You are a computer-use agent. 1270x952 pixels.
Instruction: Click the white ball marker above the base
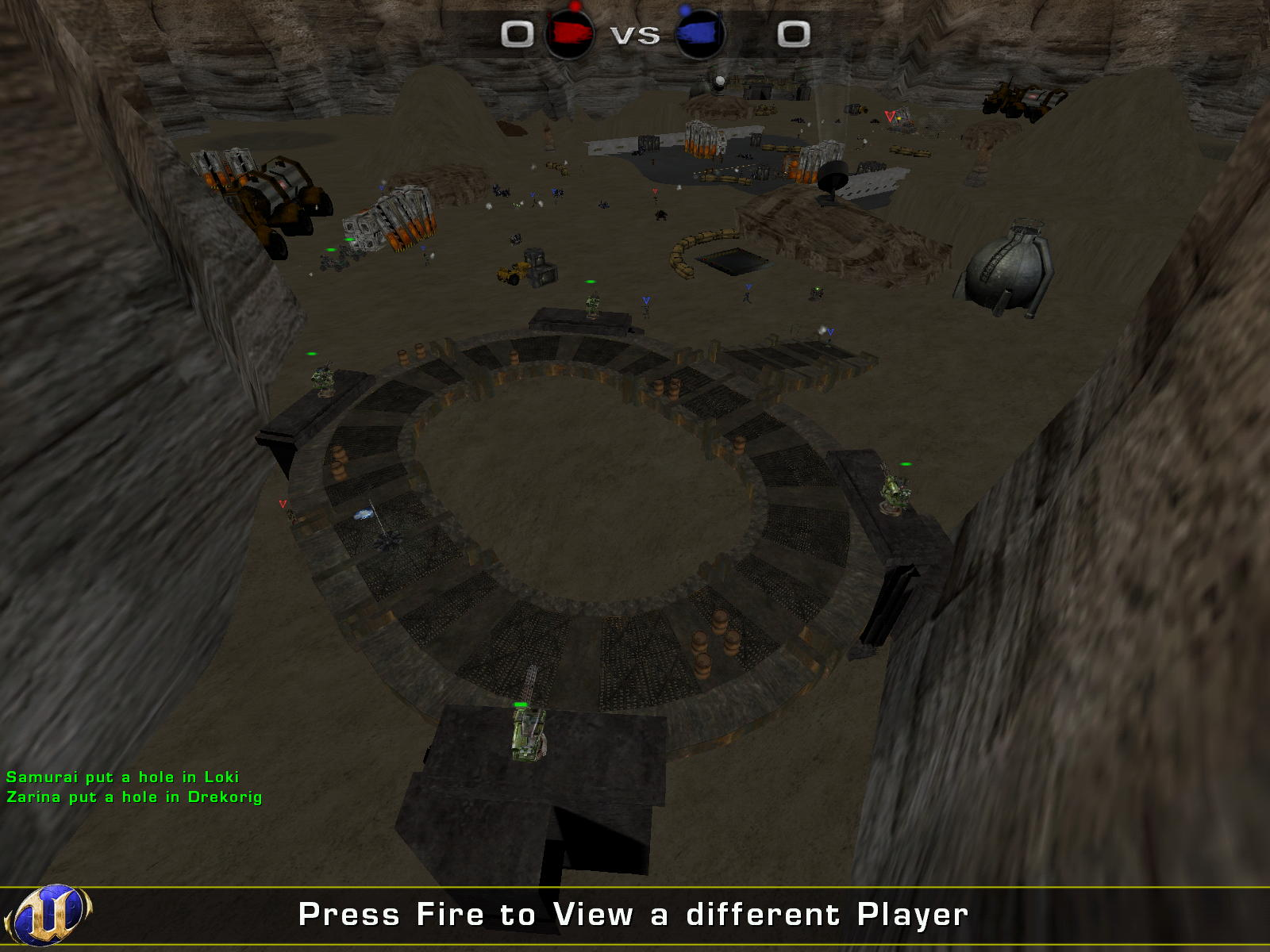click(719, 79)
